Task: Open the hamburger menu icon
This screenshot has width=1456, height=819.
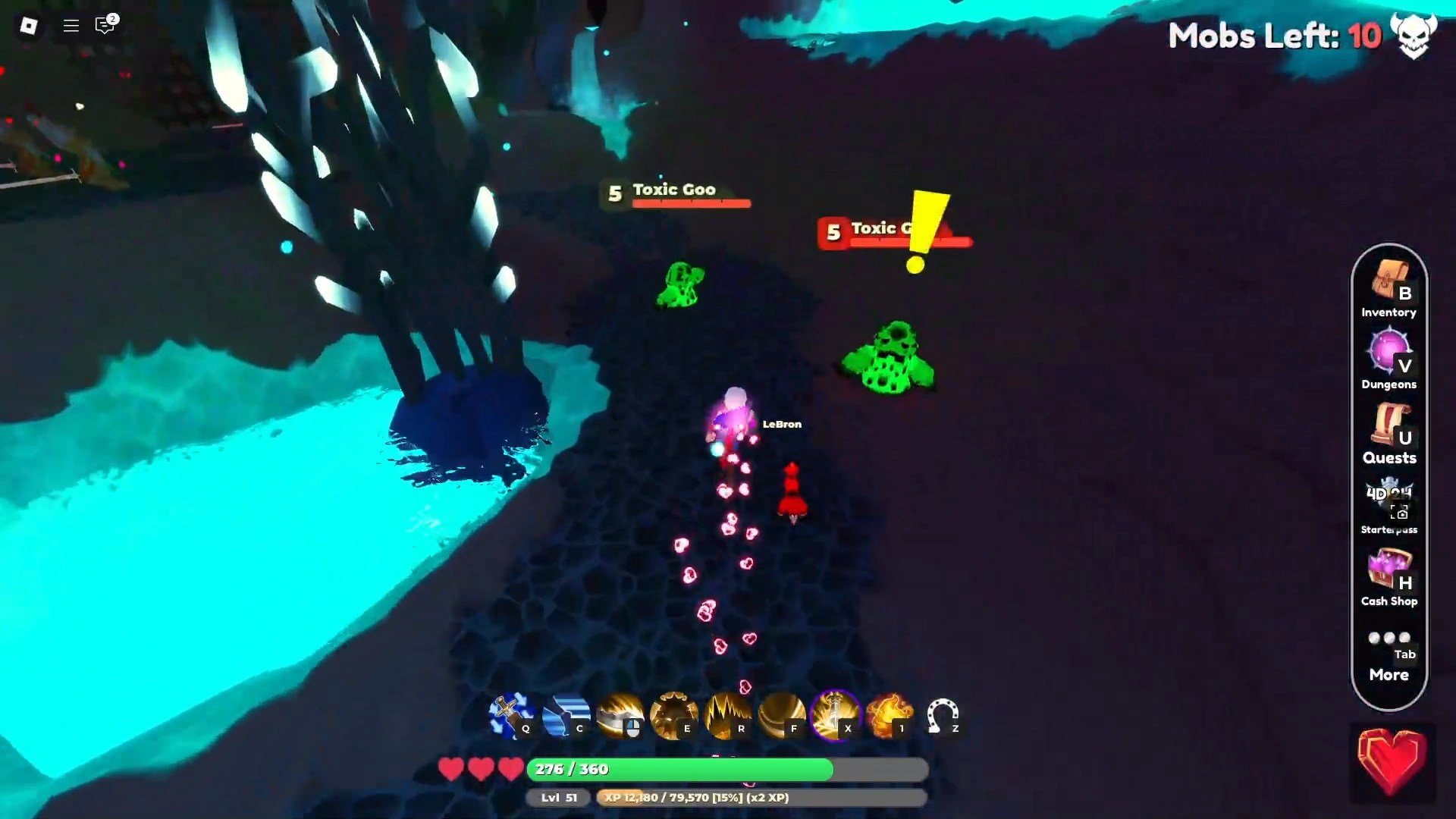Action: coord(71,26)
